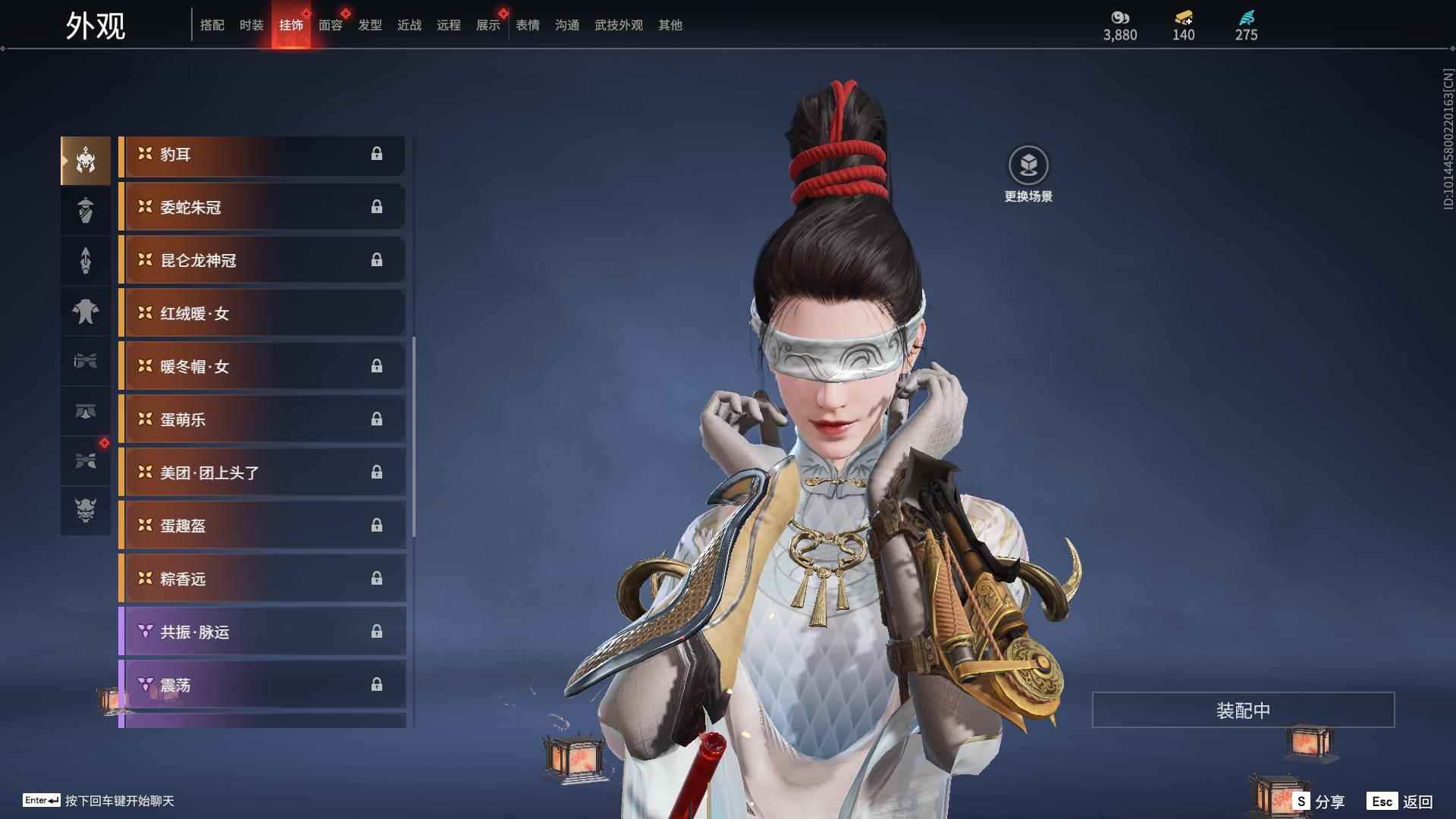Show the 表情 tab
The height and width of the screenshot is (819, 1456).
[x=527, y=25]
